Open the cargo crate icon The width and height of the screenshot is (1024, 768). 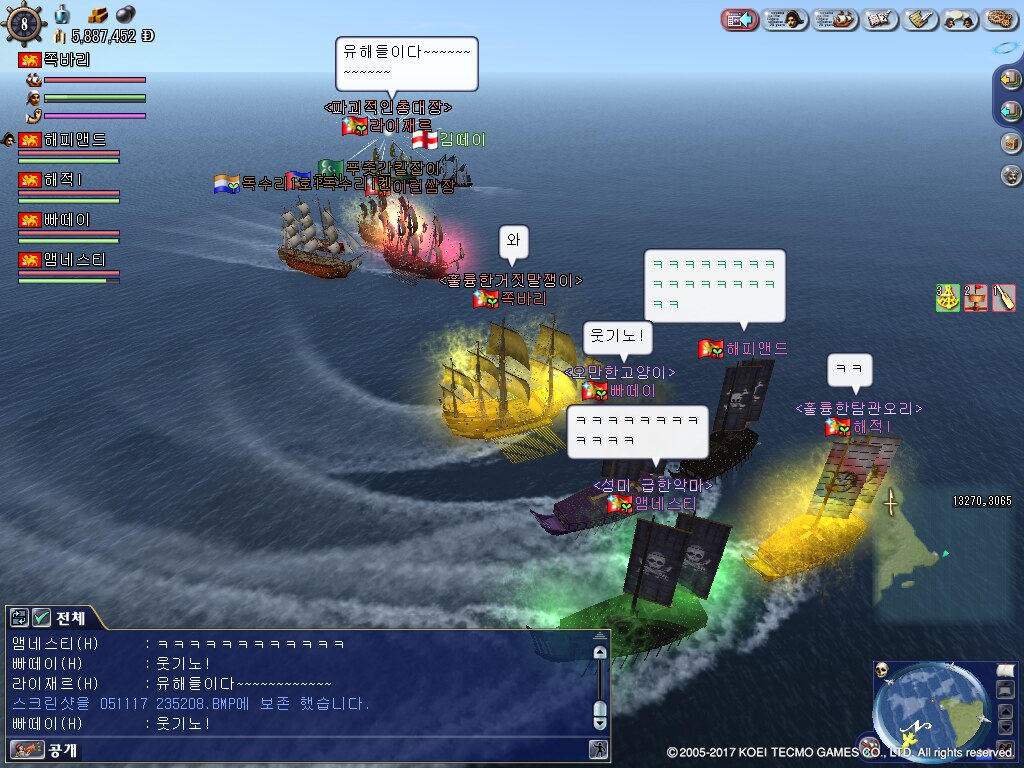(x=1011, y=143)
